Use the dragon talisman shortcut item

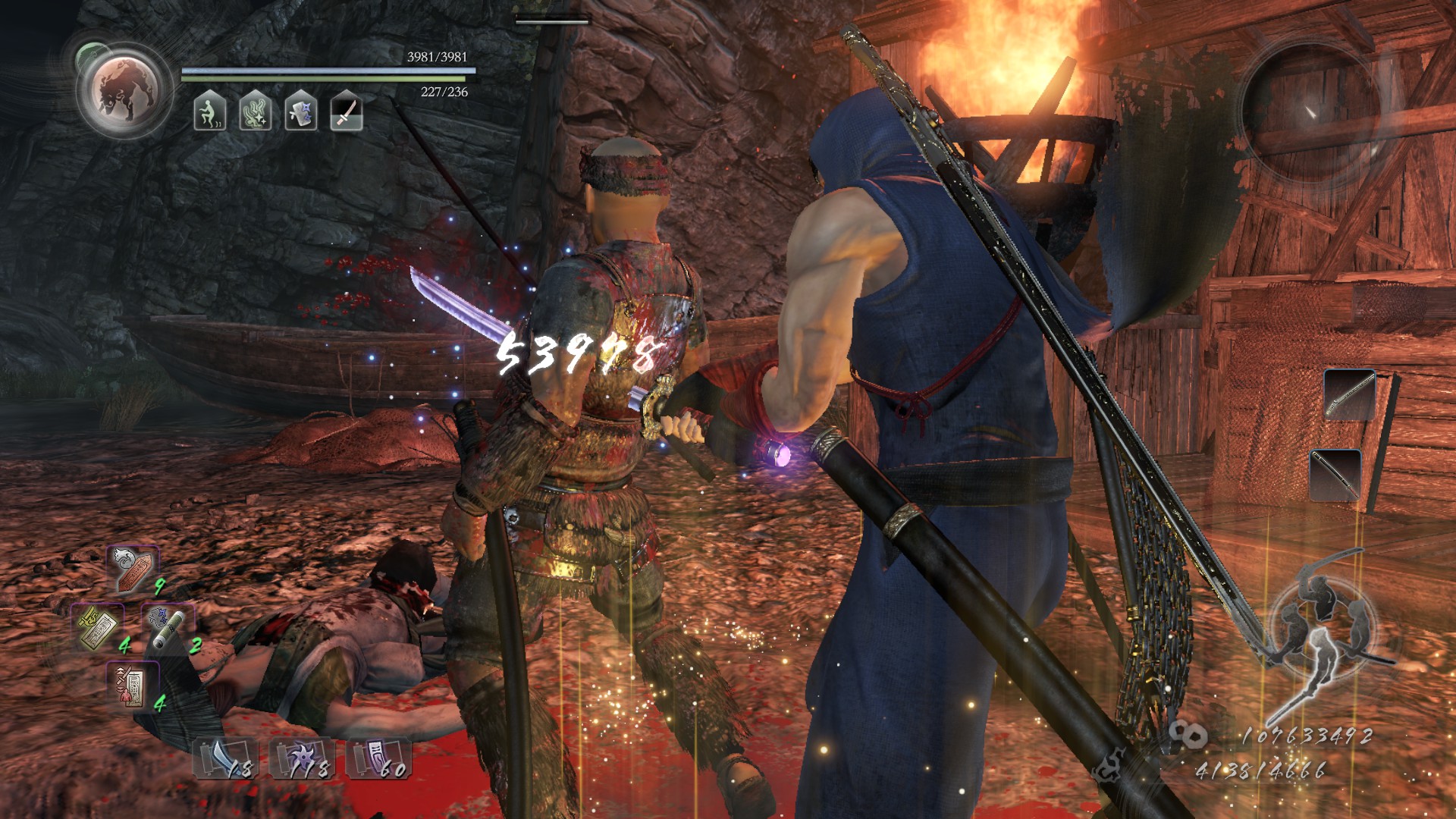click(134, 568)
